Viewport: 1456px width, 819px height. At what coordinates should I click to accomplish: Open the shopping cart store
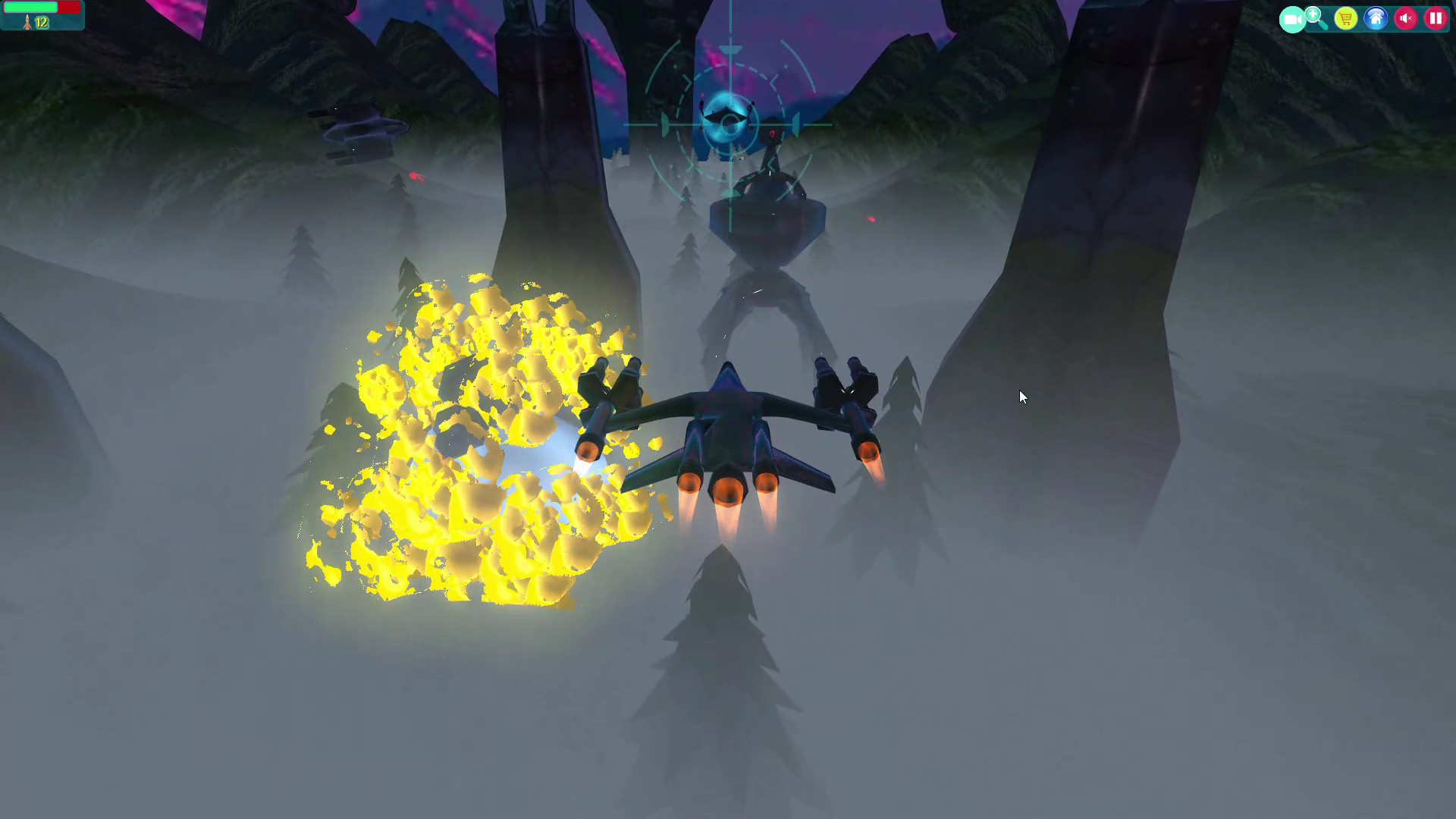pos(1345,18)
